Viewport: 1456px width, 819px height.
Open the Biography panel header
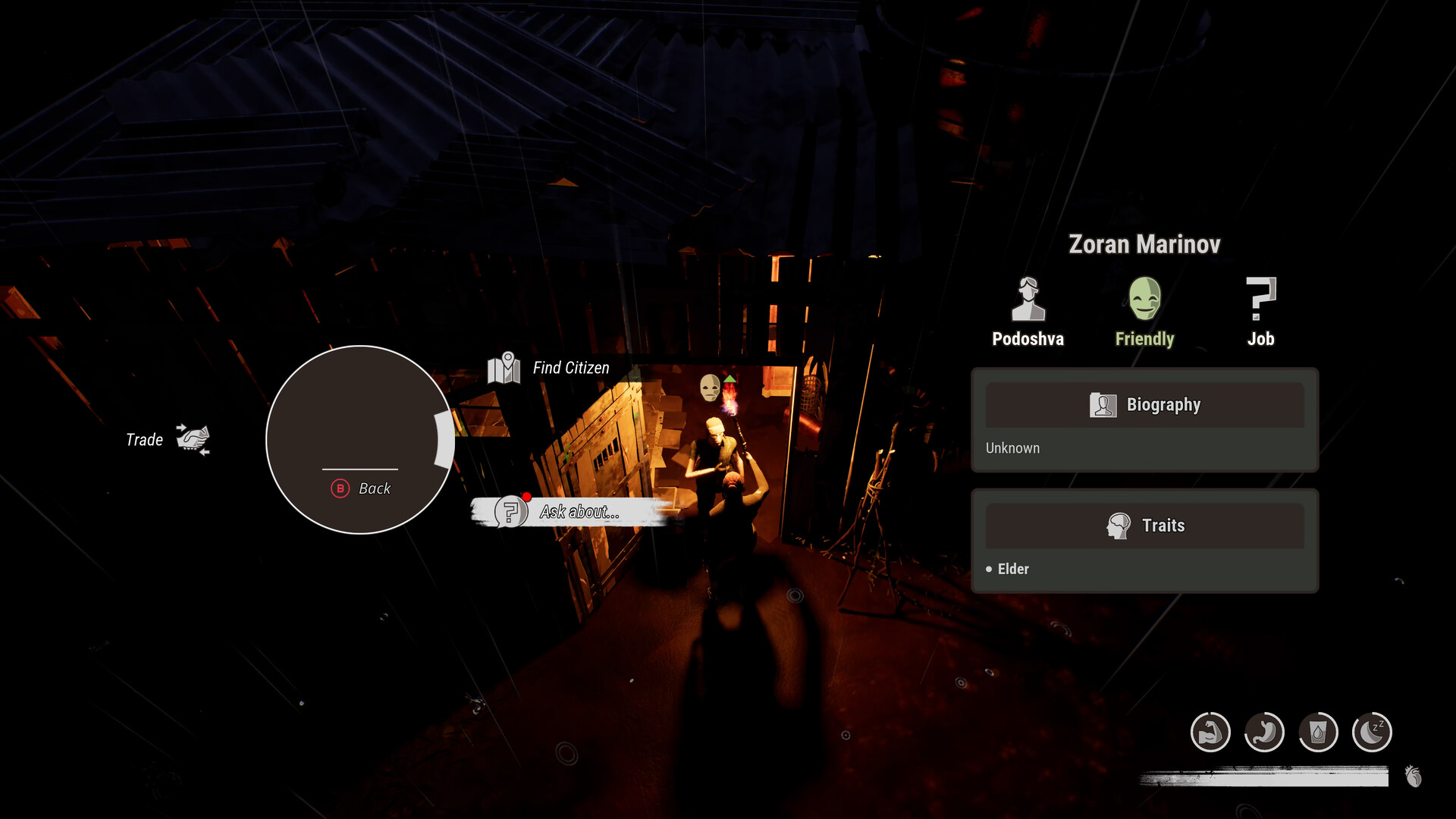point(1144,405)
